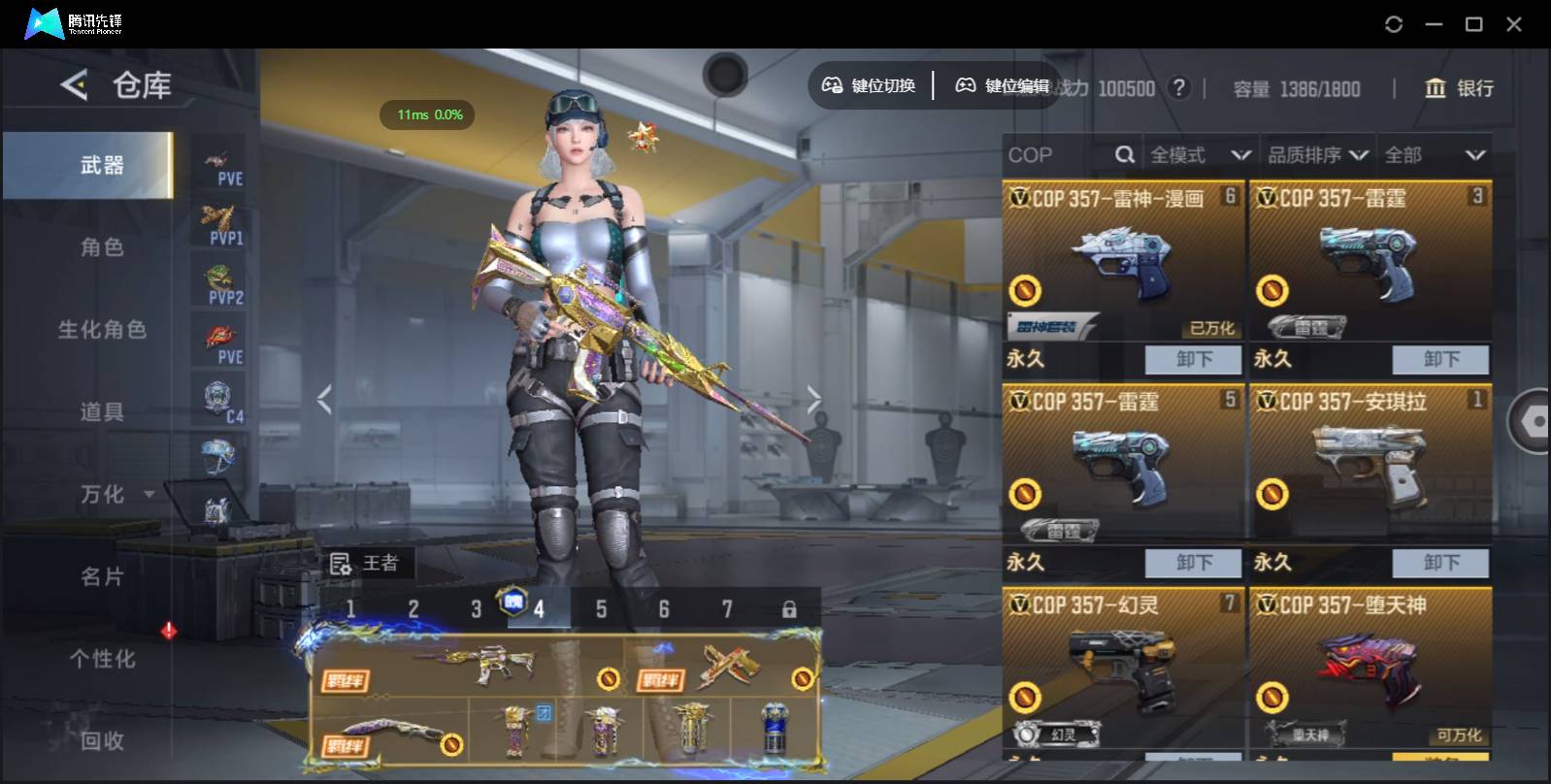This screenshot has height=784, width=1551.
Task: Open the 生化角色 category
Action: coord(101,330)
